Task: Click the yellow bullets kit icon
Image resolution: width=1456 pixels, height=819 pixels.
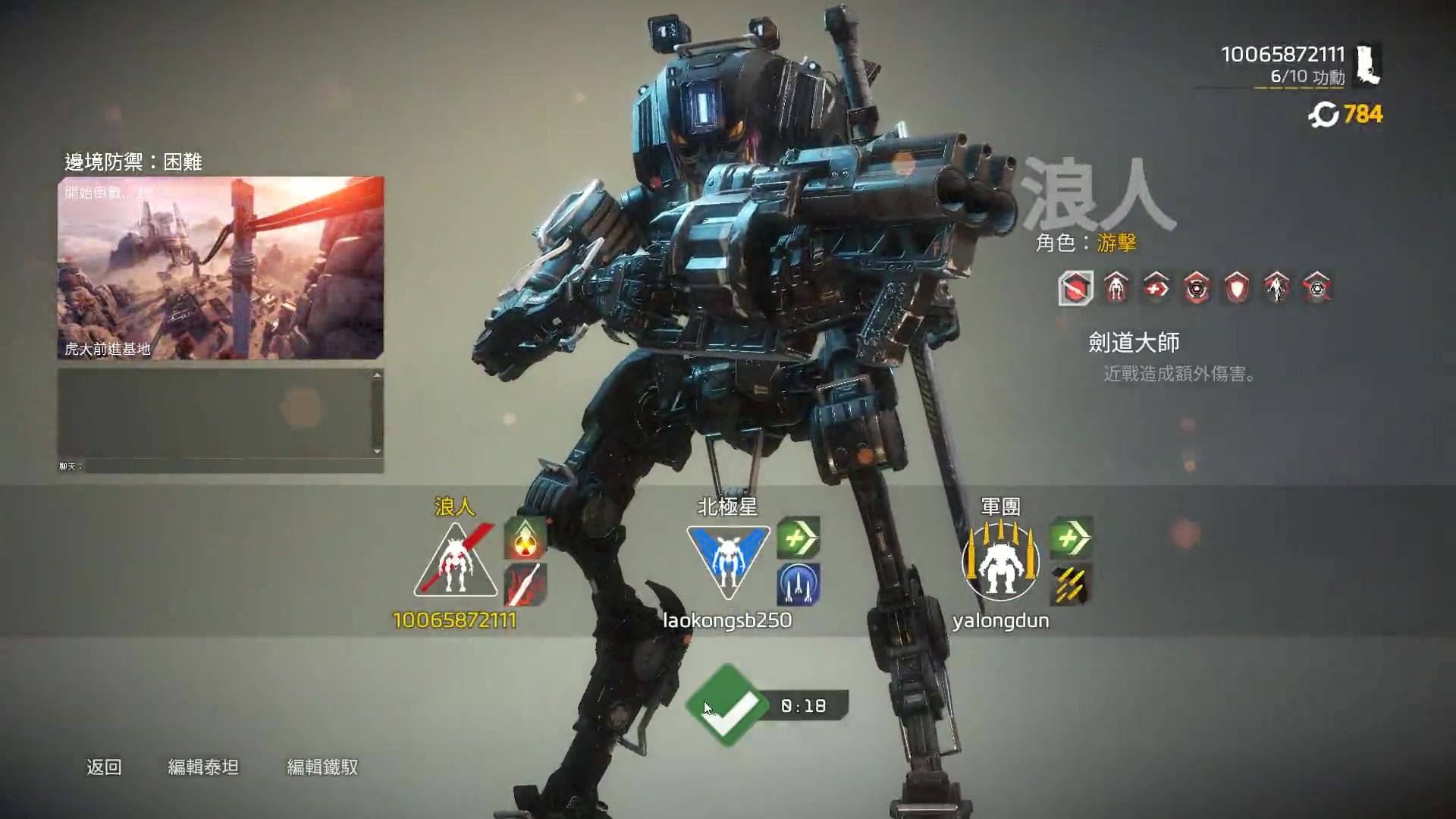Action: tap(1071, 585)
